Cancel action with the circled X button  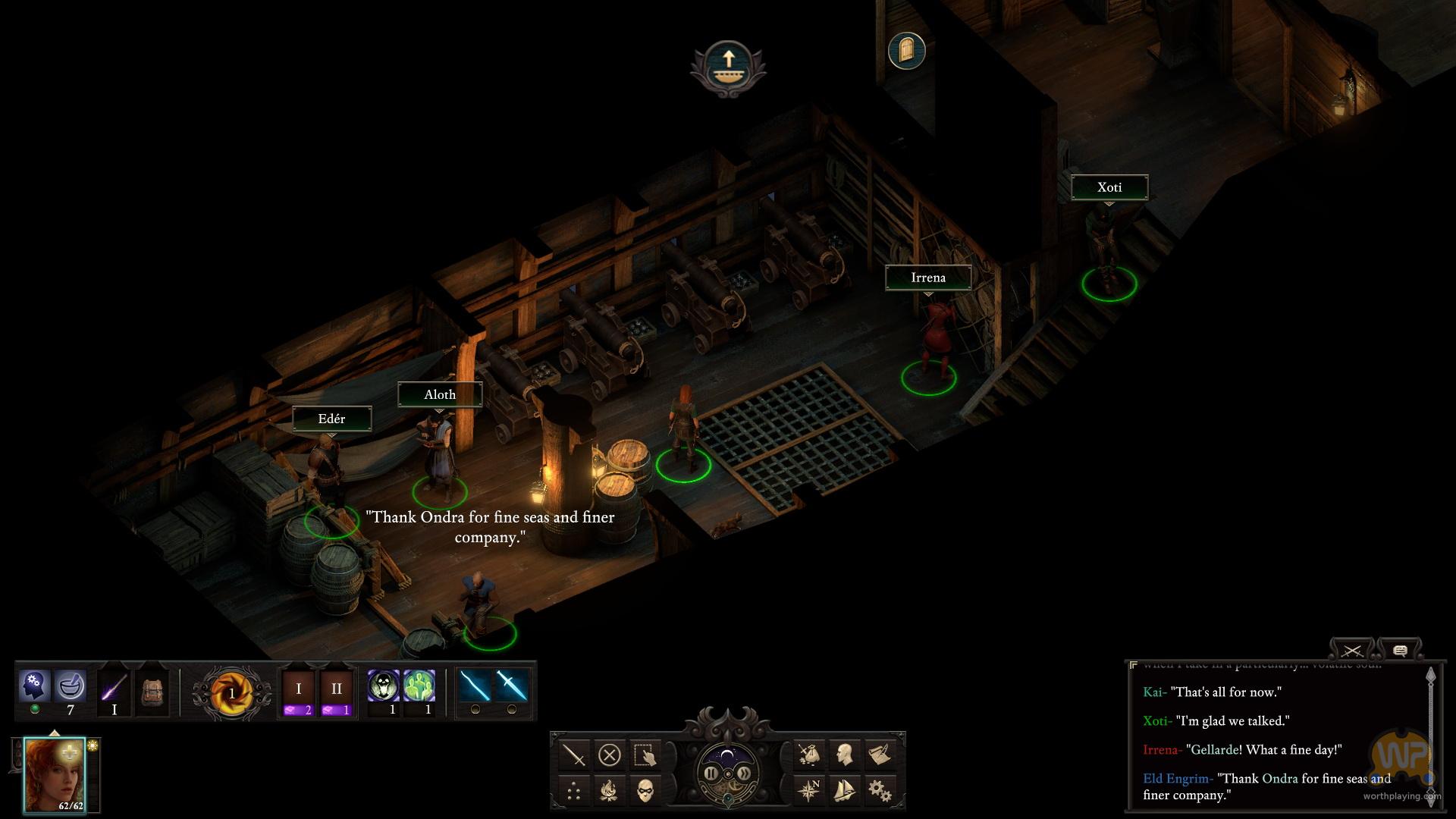pyautogui.click(x=610, y=755)
